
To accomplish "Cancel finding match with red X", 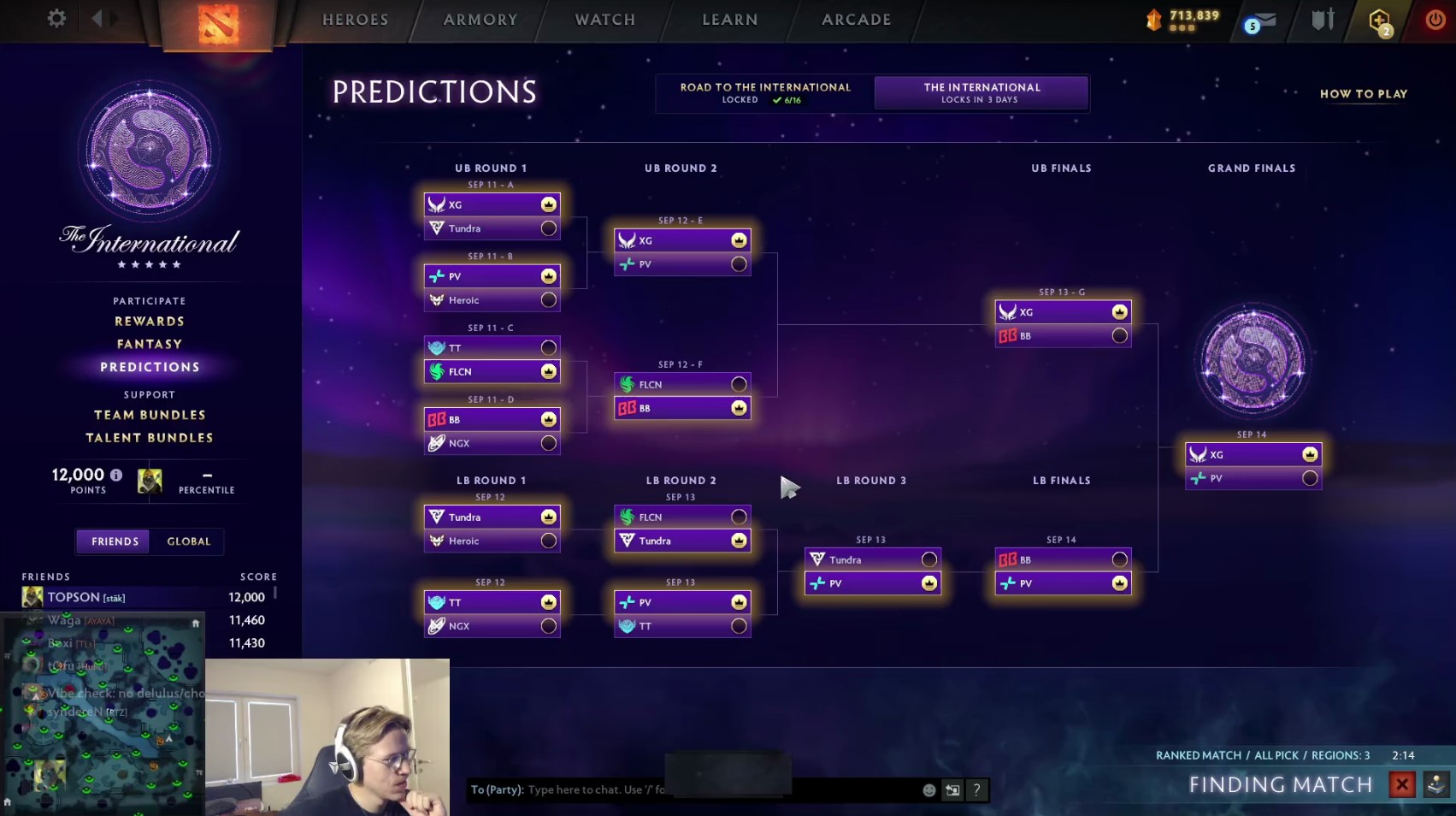I will (1402, 784).
